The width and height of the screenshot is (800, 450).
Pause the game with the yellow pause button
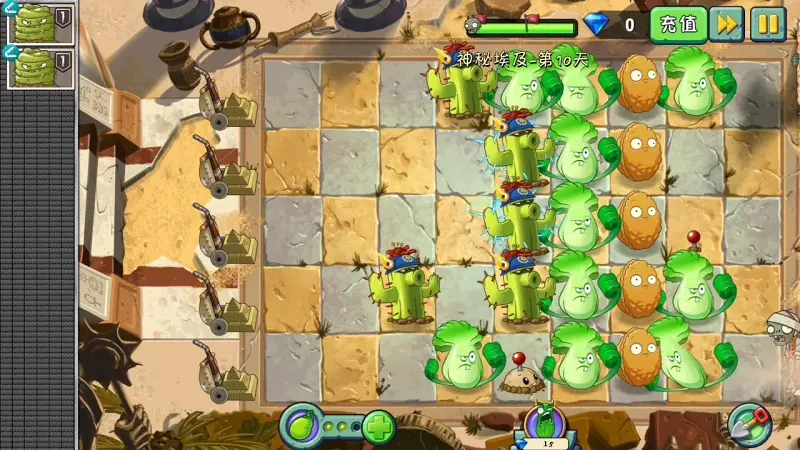tap(768, 24)
